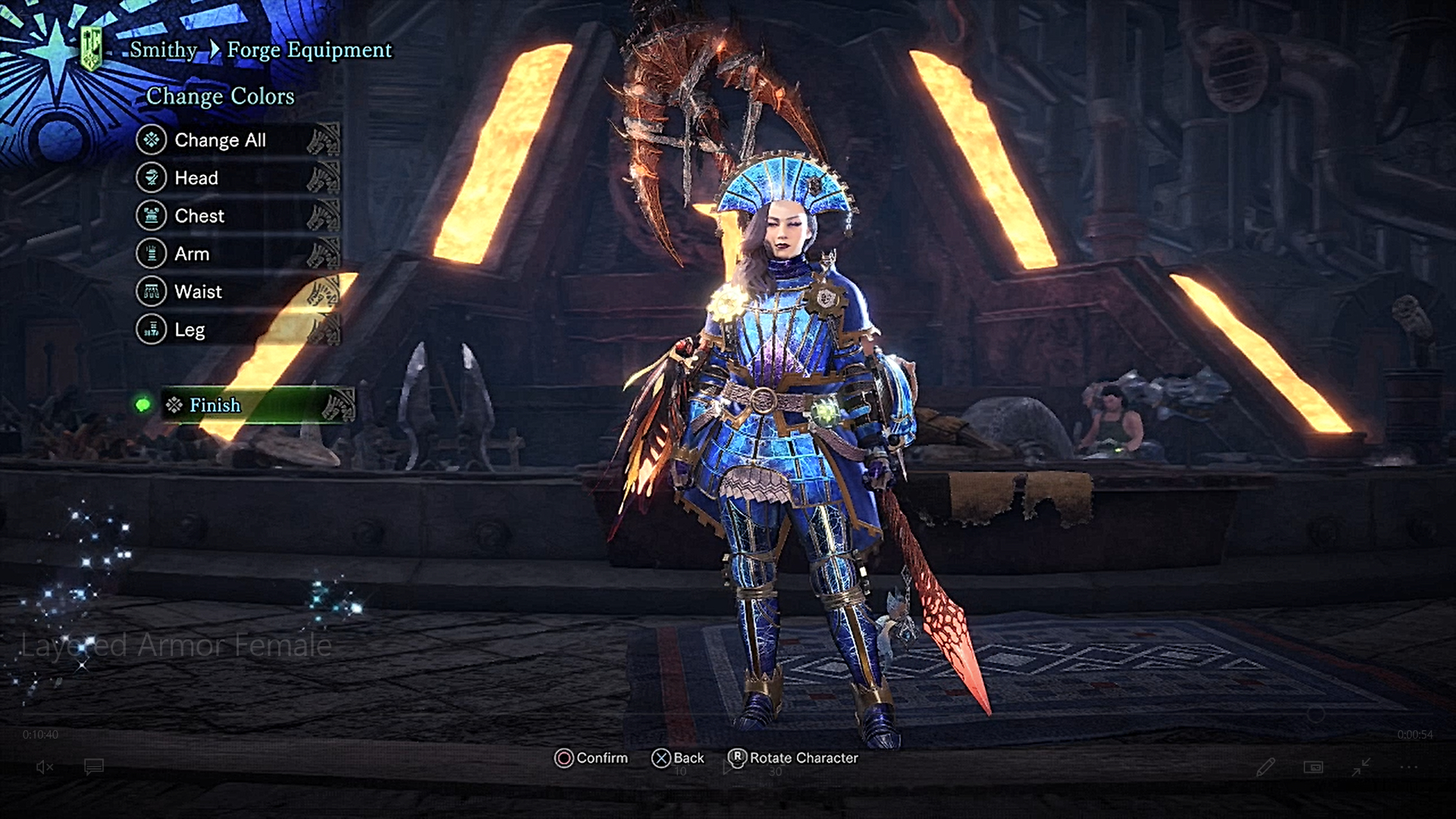Screen dimensions: 1456x819
Task: Mute audio with the speaker icon
Action: pyautogui.click(x=43, y=767)
